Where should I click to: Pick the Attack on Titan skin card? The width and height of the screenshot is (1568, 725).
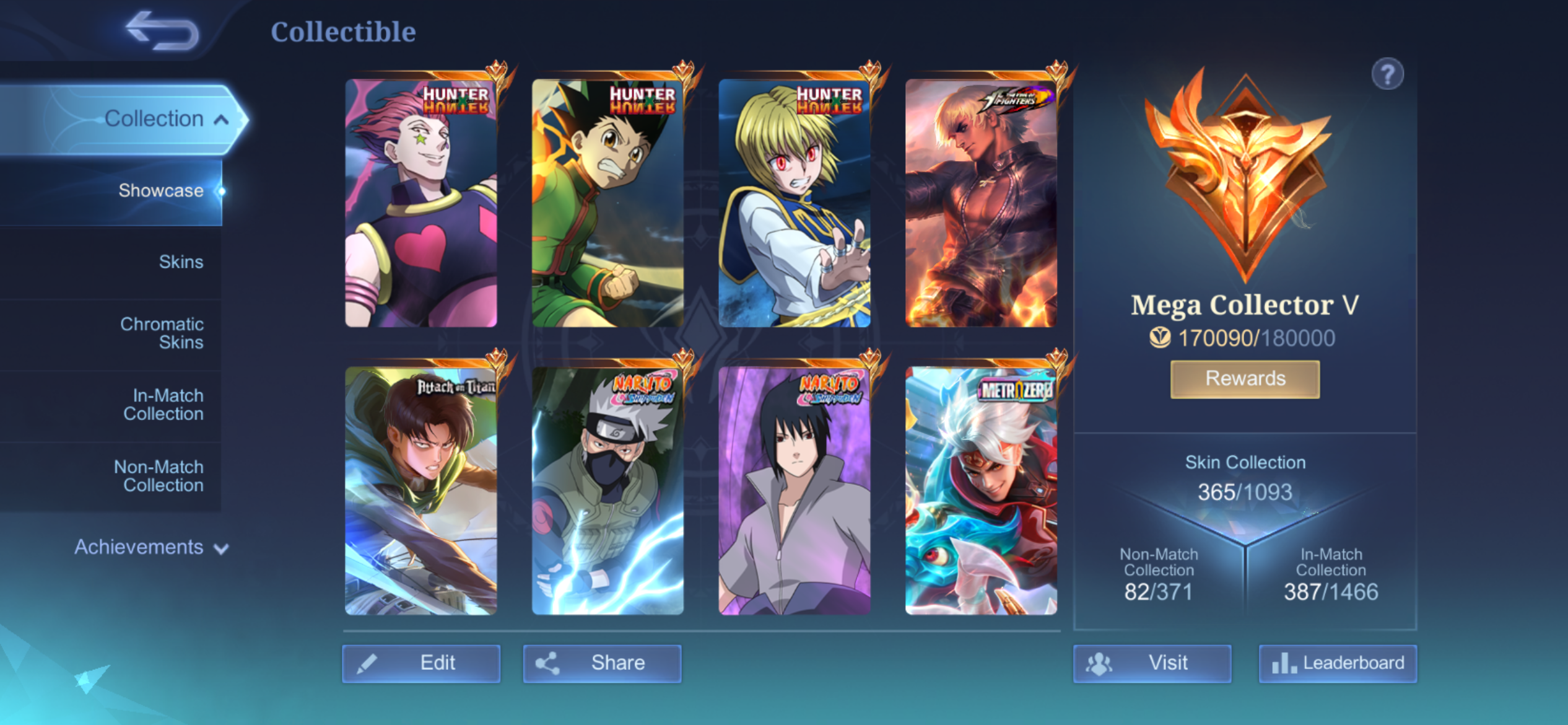click(x=421, y=491)
